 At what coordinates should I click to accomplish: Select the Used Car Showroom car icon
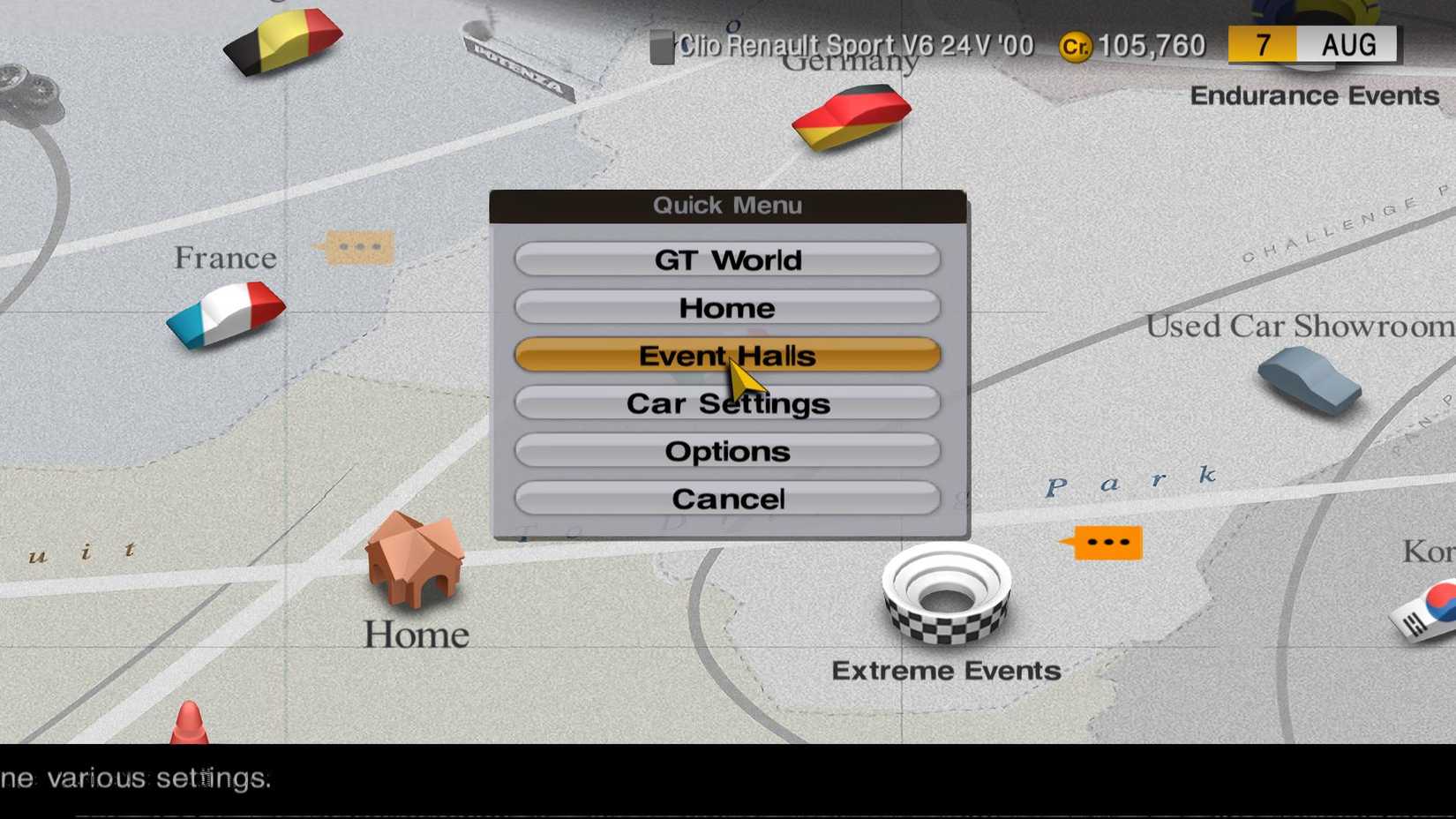click(x=1310, y=381)
